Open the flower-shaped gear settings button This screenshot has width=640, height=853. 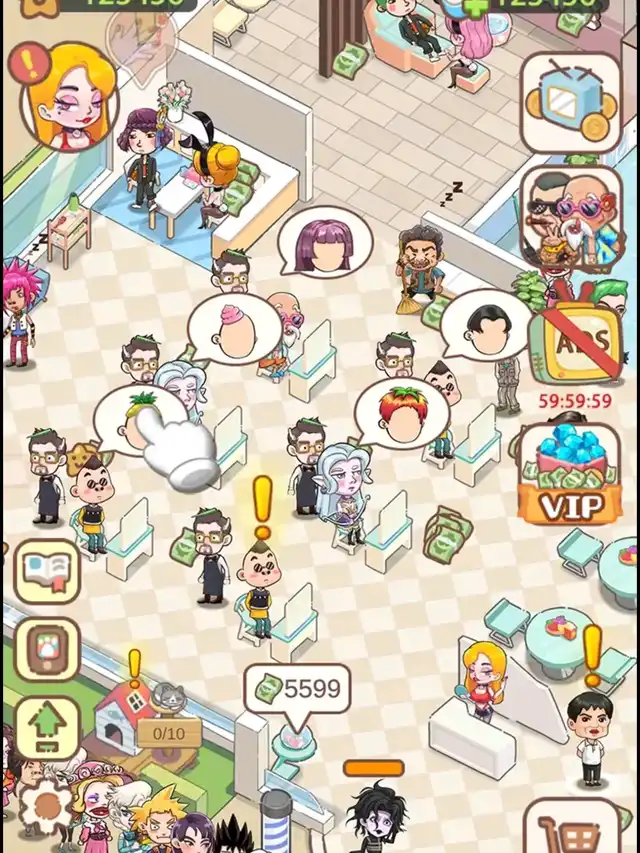[45, 805]
